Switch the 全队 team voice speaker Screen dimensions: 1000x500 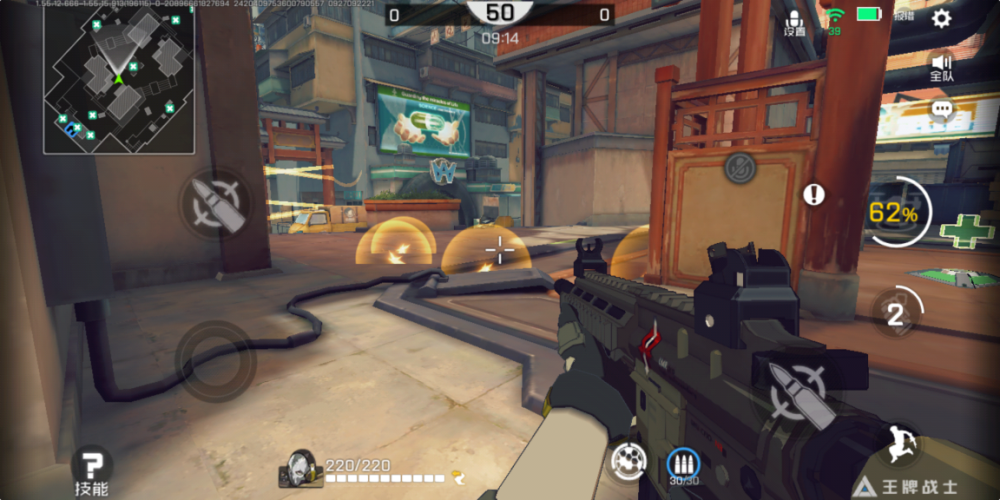(x=941, y=66)
